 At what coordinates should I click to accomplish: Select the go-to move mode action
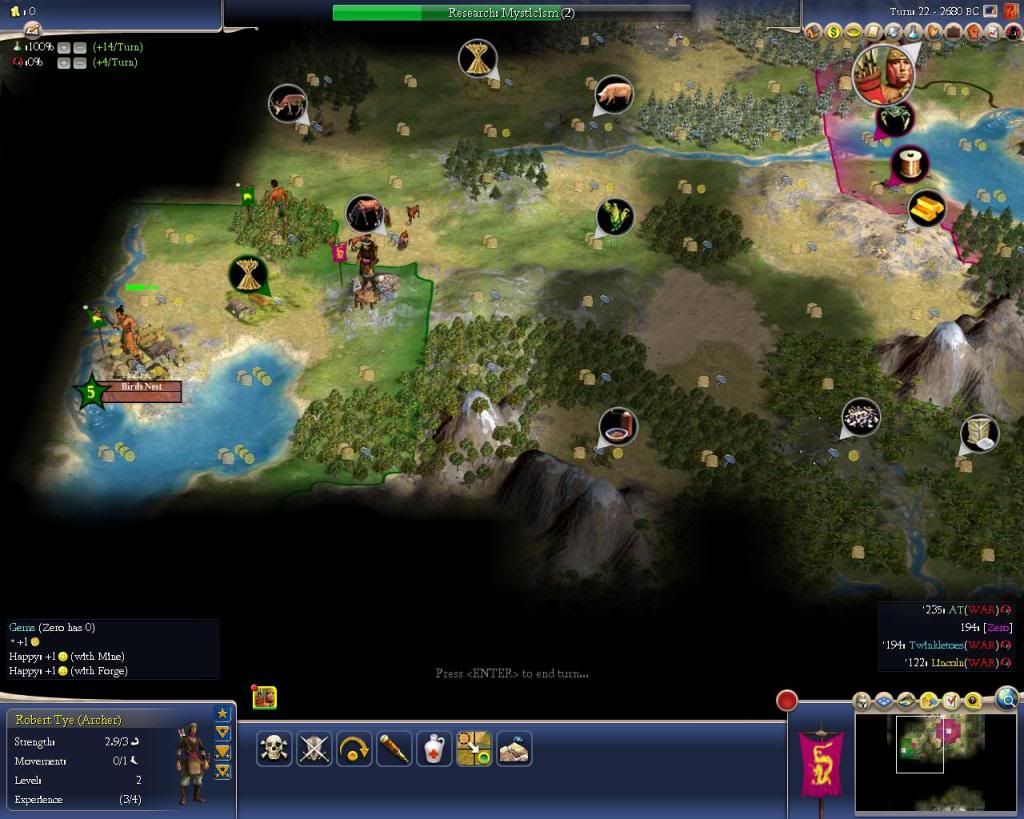click(474, 748)
